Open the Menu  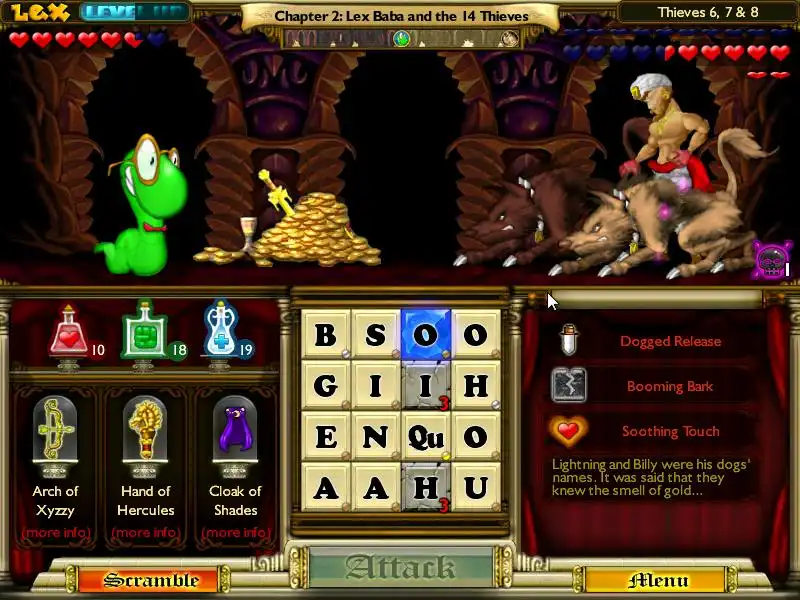tap(657, 580)
